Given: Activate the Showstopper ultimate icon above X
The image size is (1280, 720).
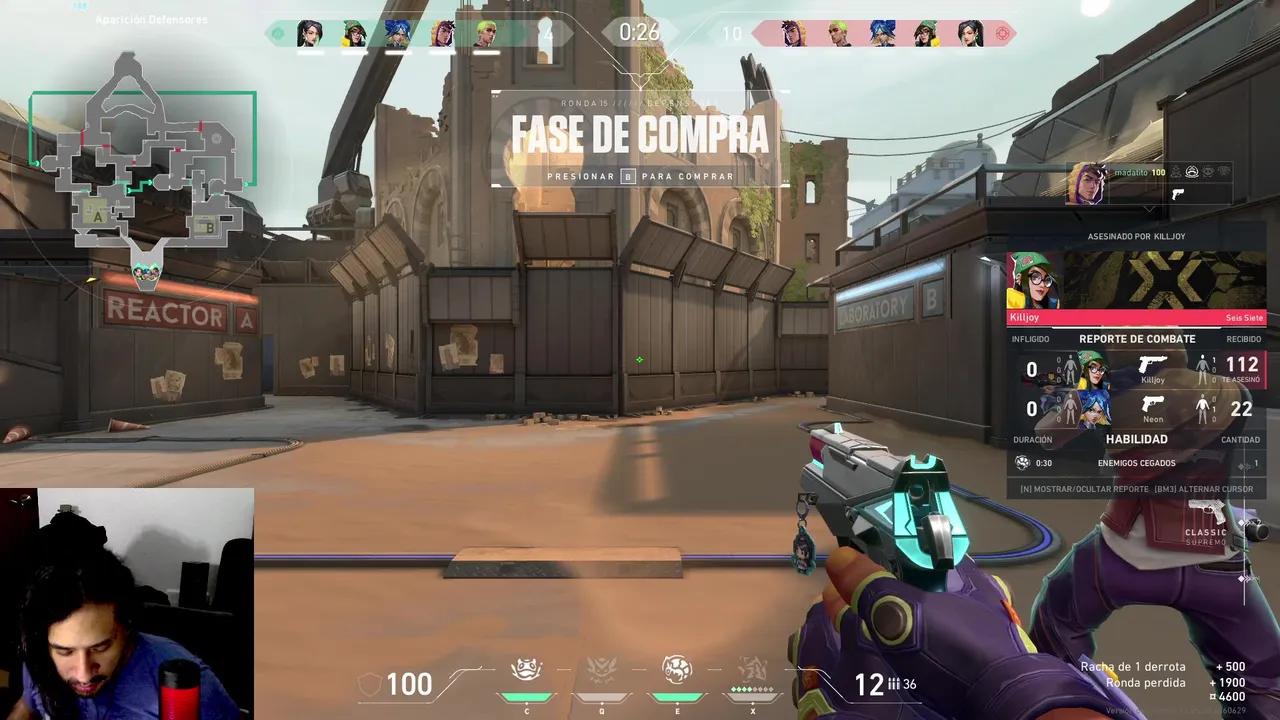Looking at the screenshot, I should [753, 668].
